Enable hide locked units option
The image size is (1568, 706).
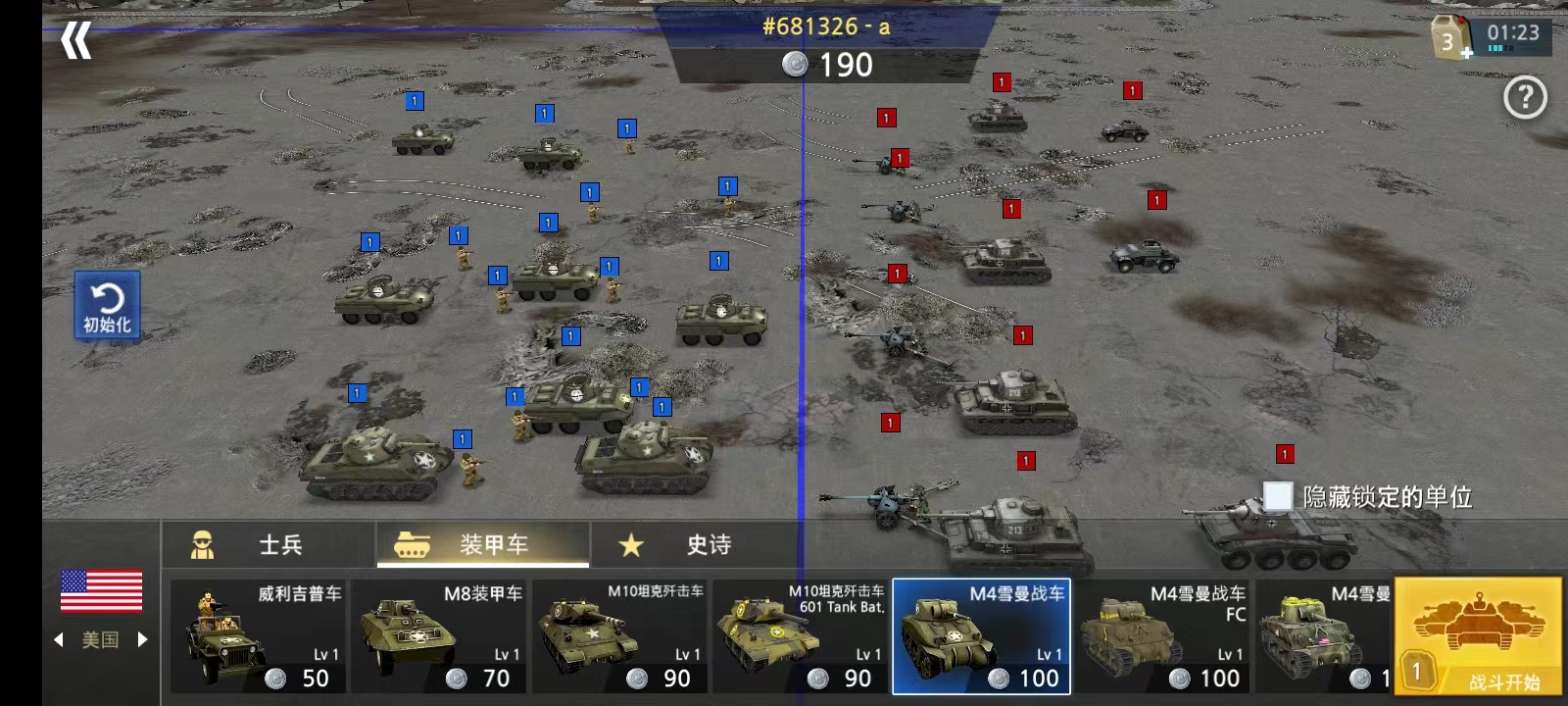tap(1277, 498)
